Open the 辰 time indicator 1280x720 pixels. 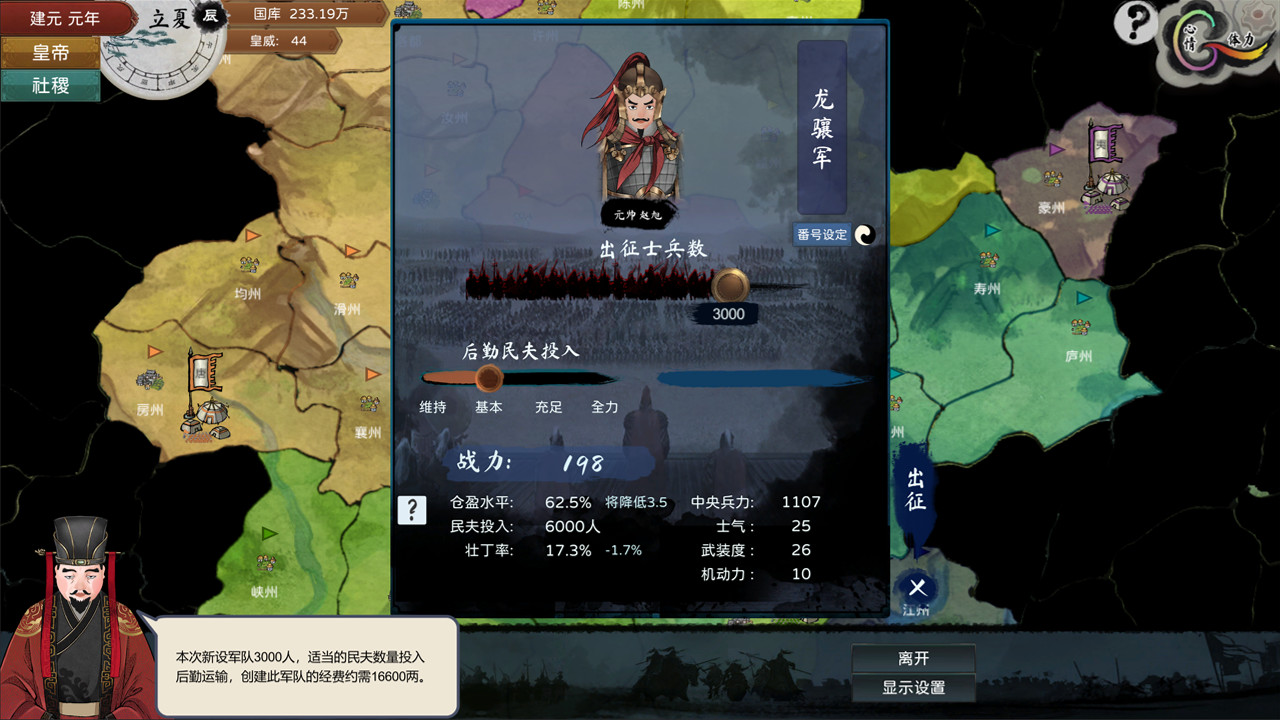[211, 17]
